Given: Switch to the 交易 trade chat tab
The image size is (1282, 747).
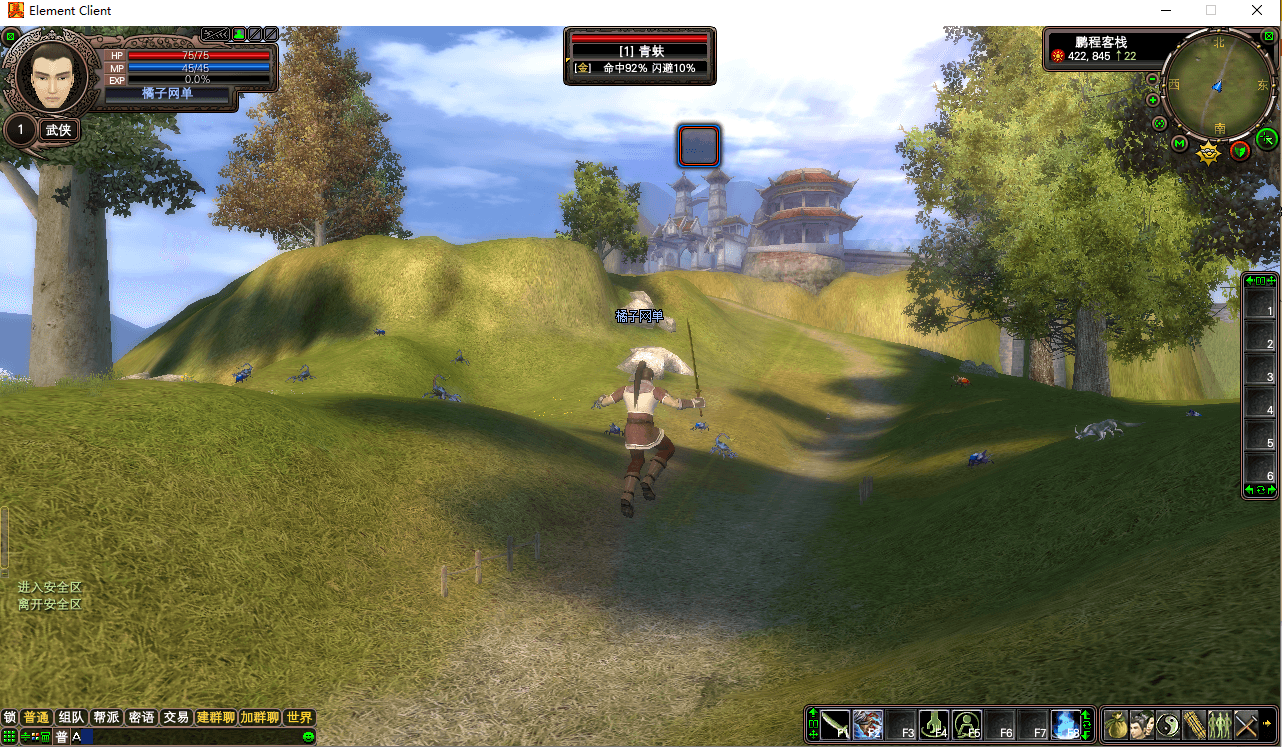Looking at the screenshot, I should click(176, 717).
